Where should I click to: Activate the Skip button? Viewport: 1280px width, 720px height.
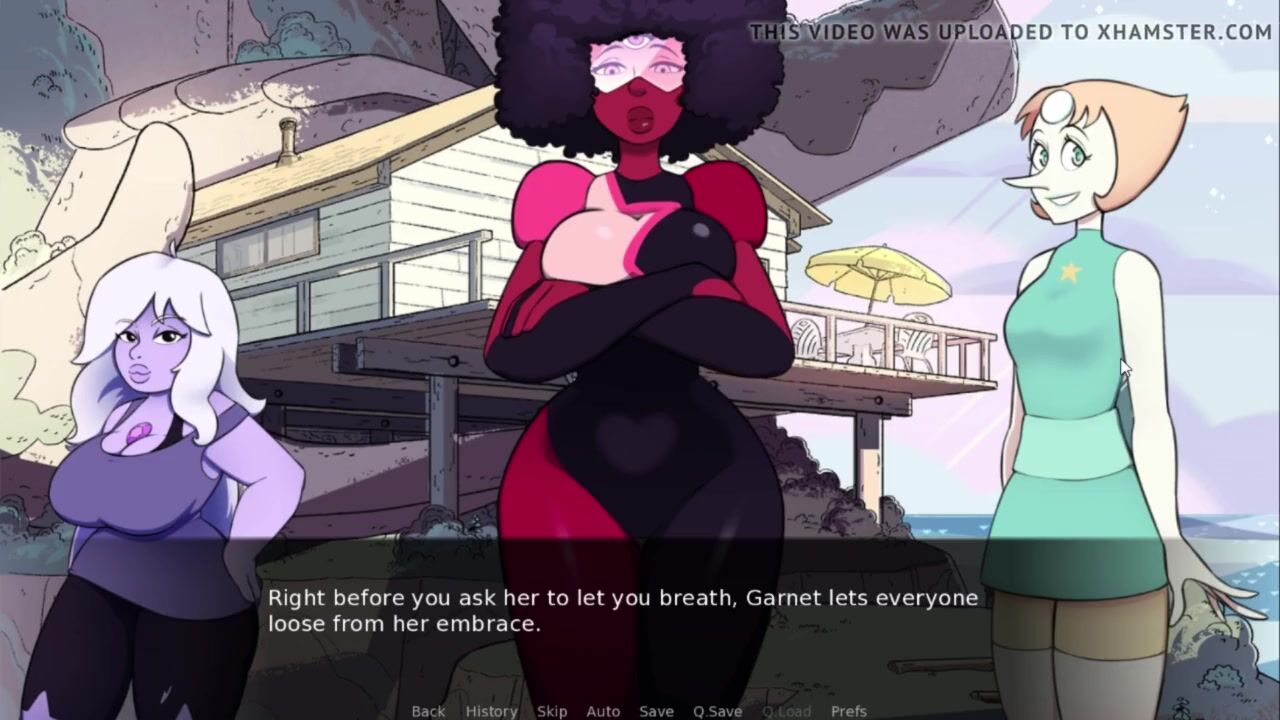(x=552, y=711)
